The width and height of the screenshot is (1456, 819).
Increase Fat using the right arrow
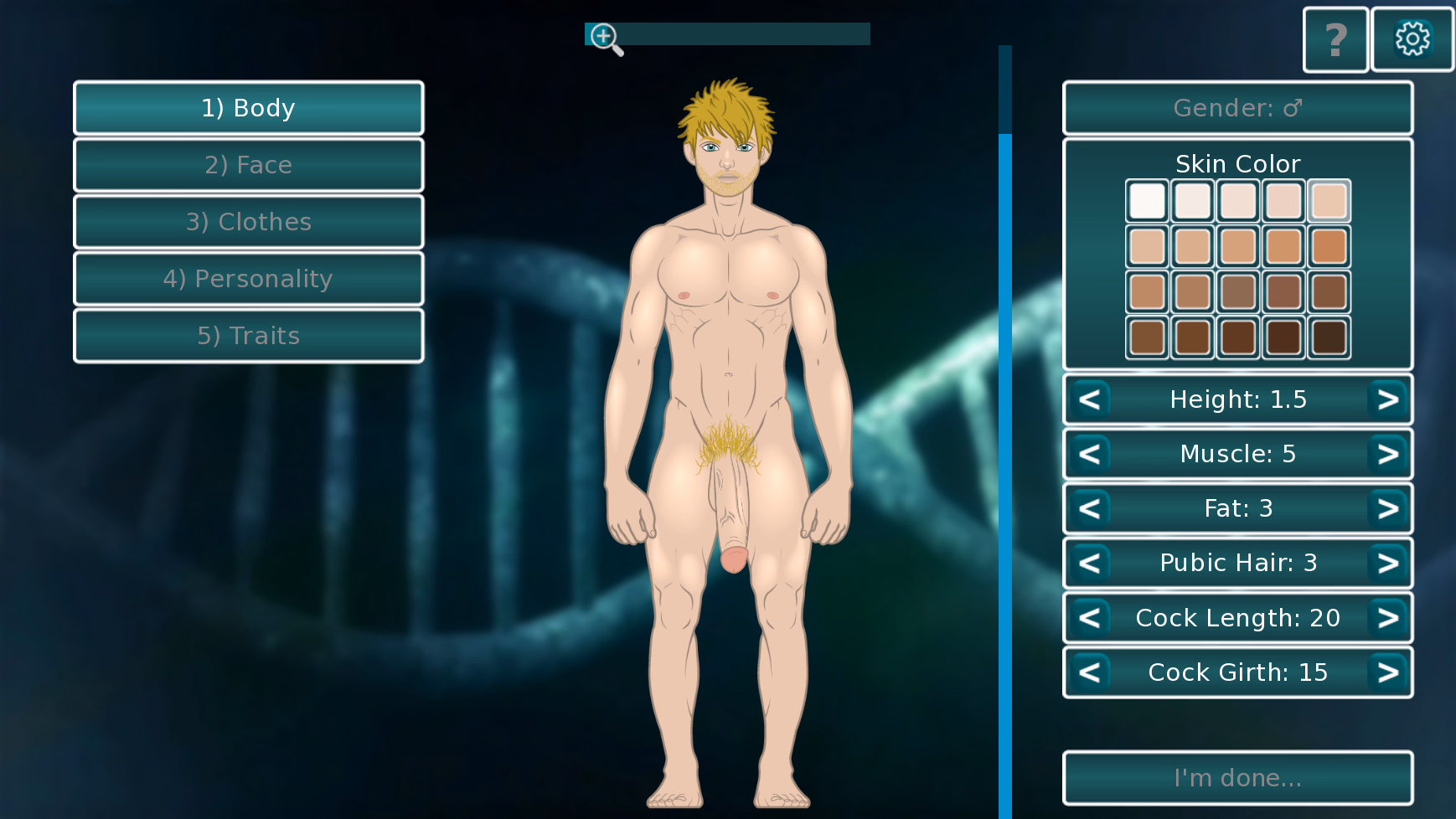pos(1387,508)
